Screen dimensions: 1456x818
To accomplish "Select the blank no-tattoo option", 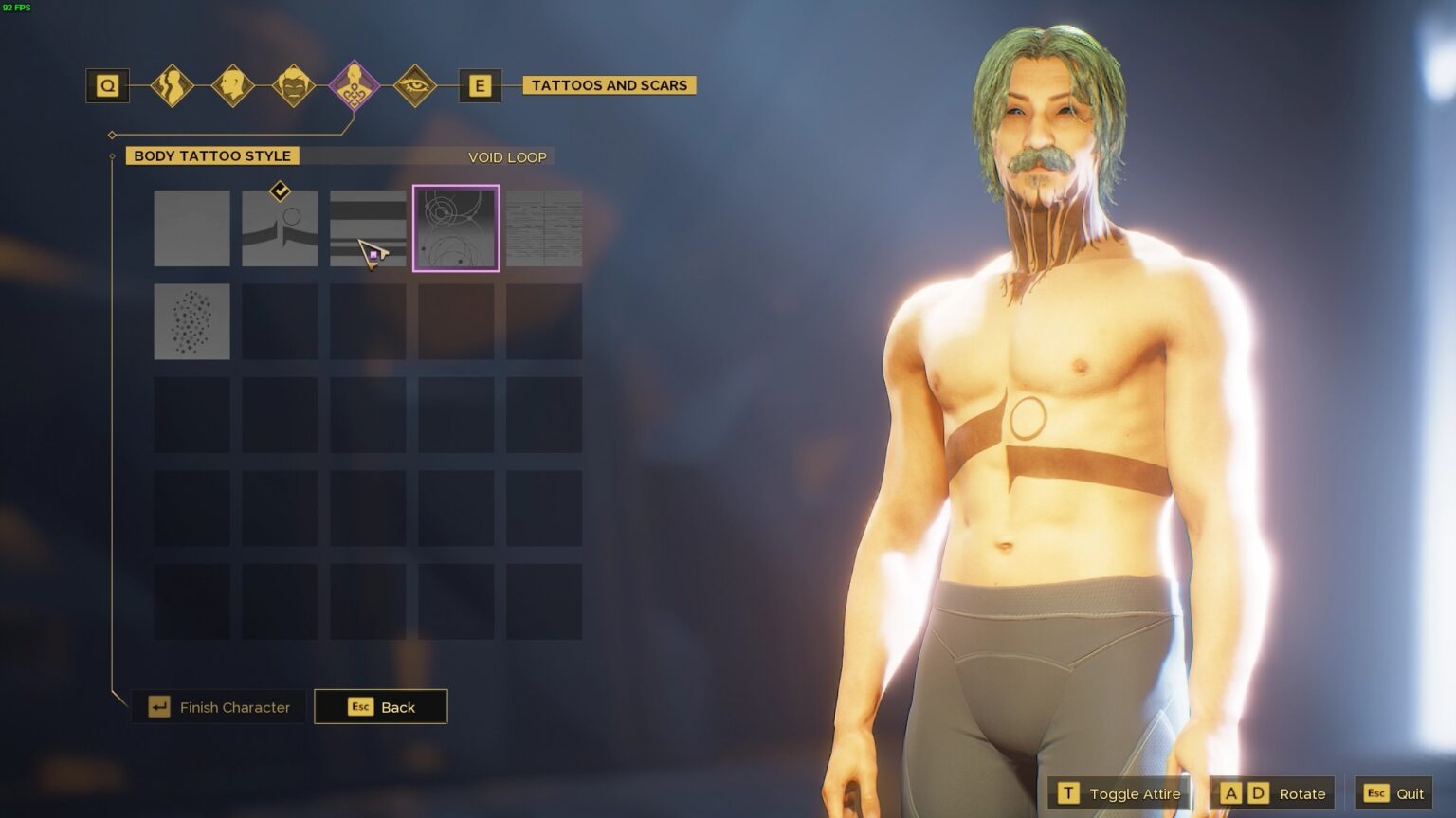I will pos(191,227).
